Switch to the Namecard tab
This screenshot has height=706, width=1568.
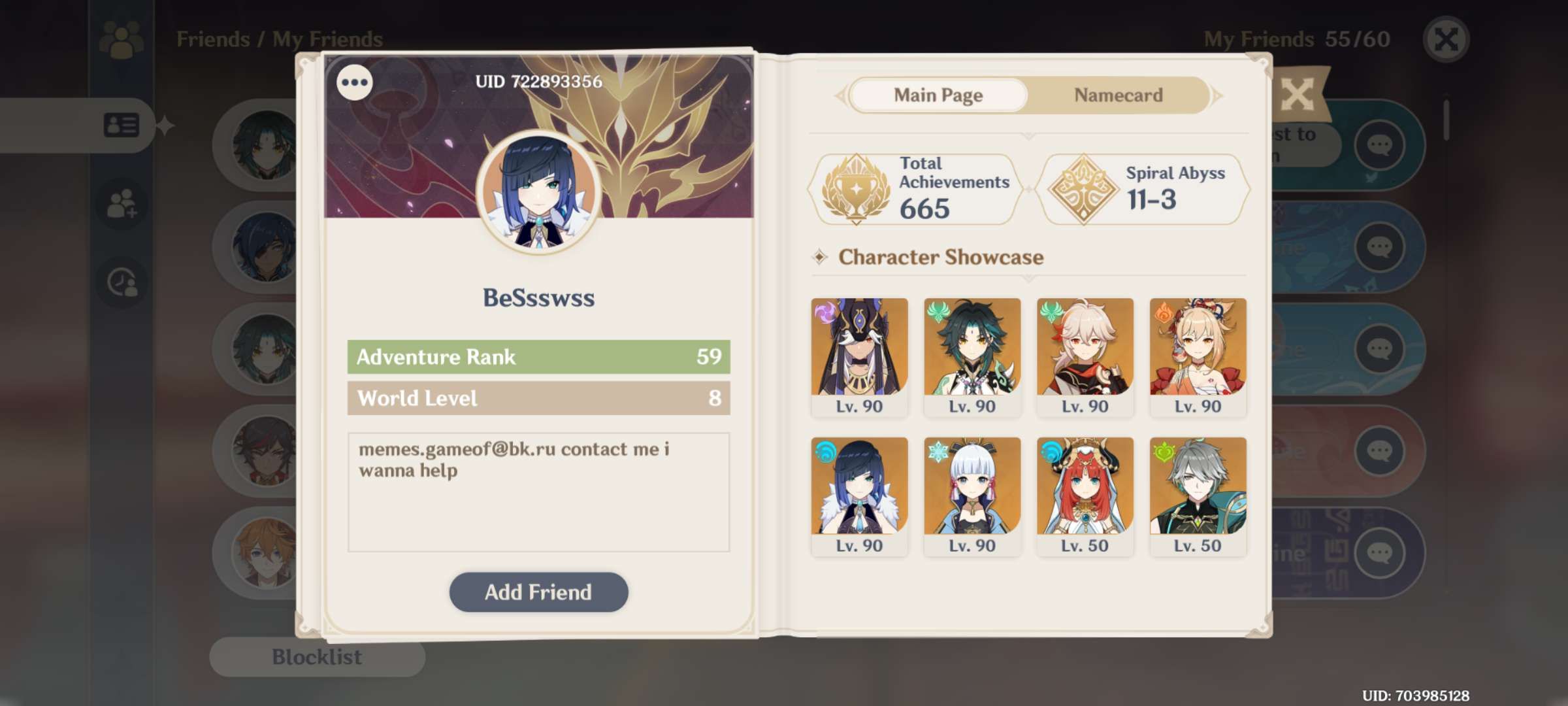(x=1117, y=95)
